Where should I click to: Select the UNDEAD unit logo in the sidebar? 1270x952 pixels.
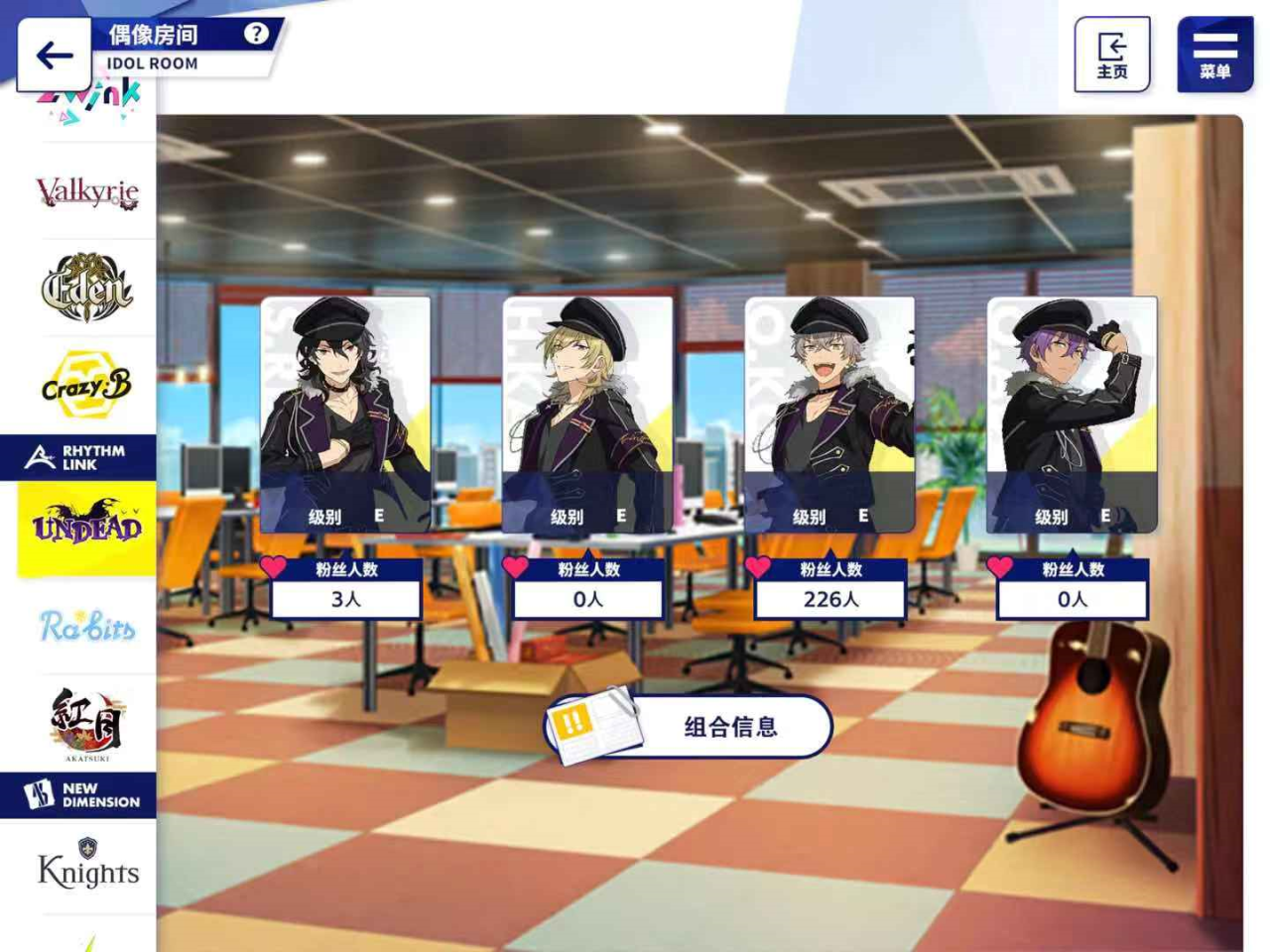point(84,526)
